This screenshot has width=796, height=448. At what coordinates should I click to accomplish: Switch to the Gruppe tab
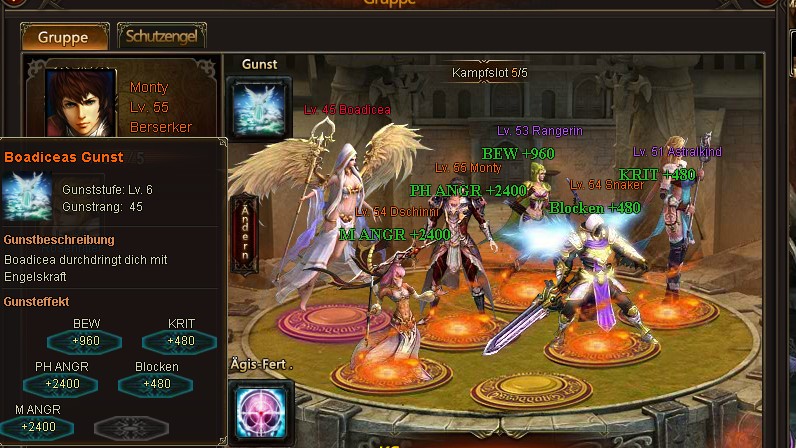[63, 37]
